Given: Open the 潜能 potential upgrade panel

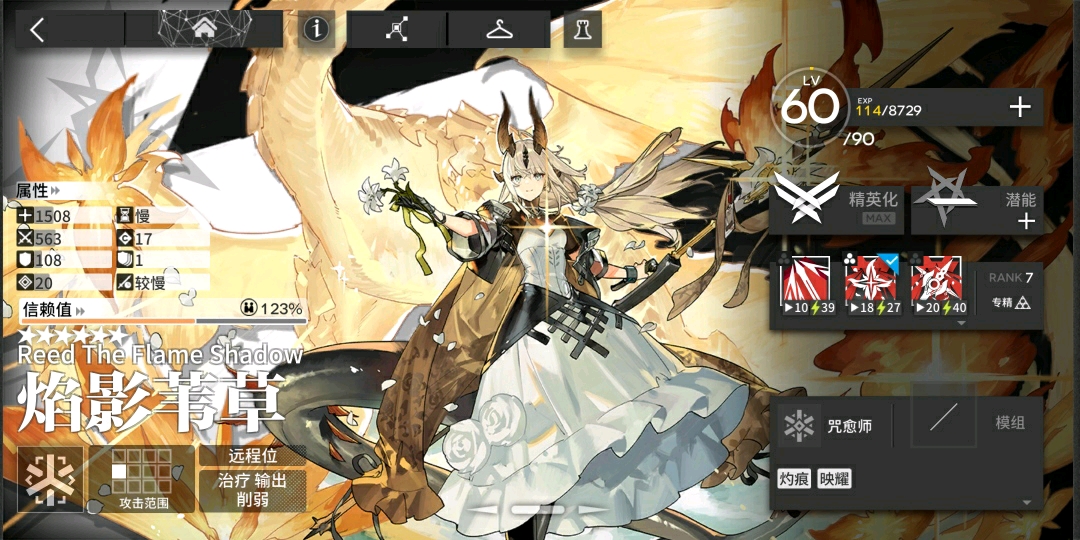Looking at the screenshot, I should 978,204.
